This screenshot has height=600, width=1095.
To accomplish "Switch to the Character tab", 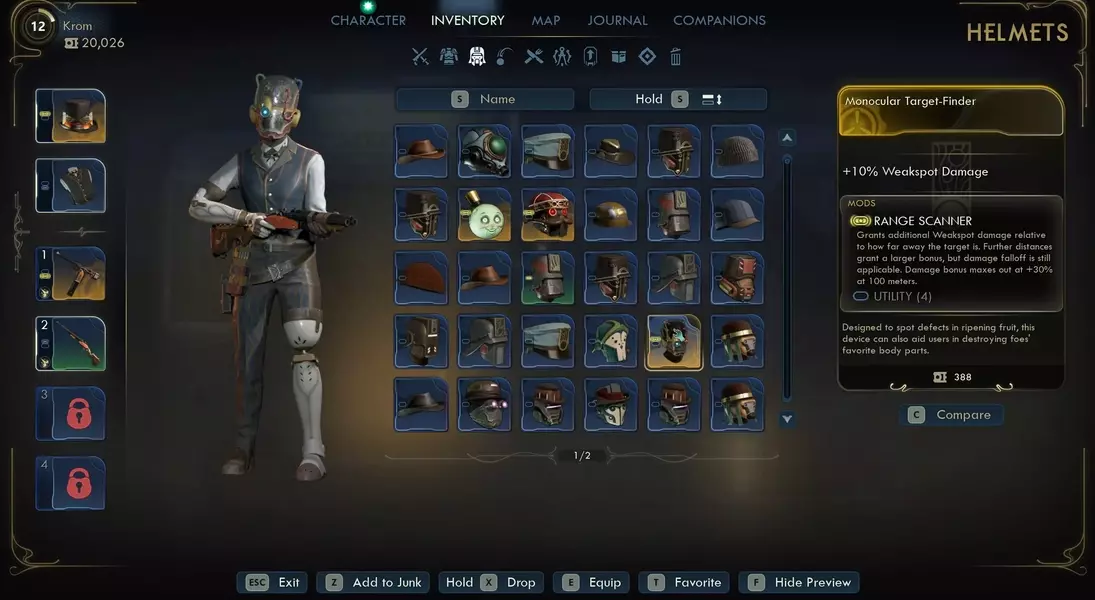I will pyautogui.click(x=368, y=20).
